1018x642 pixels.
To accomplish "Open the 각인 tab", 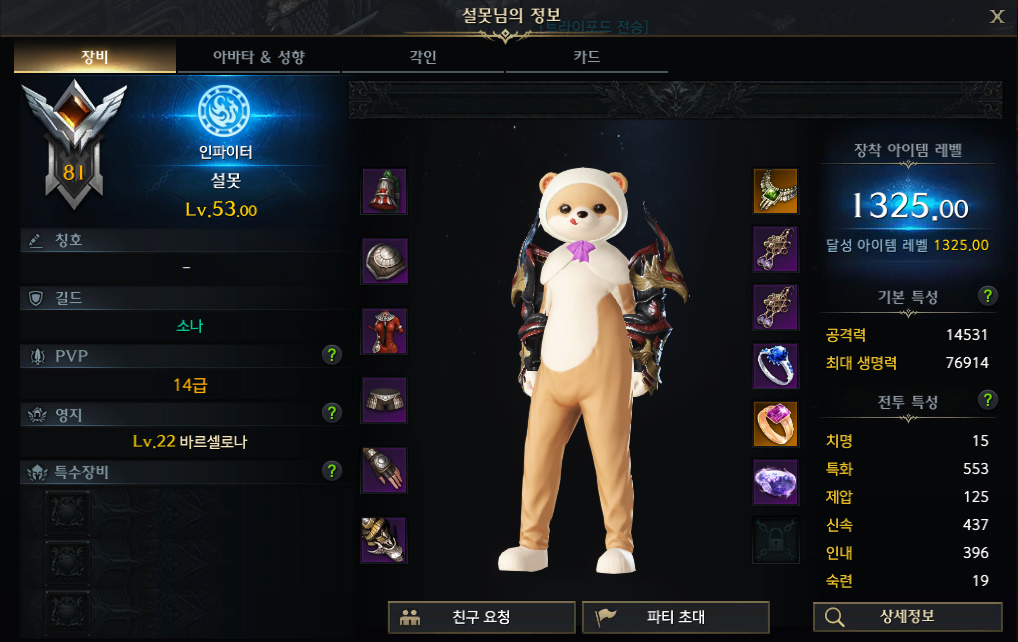I will click(x=423, y=57).
